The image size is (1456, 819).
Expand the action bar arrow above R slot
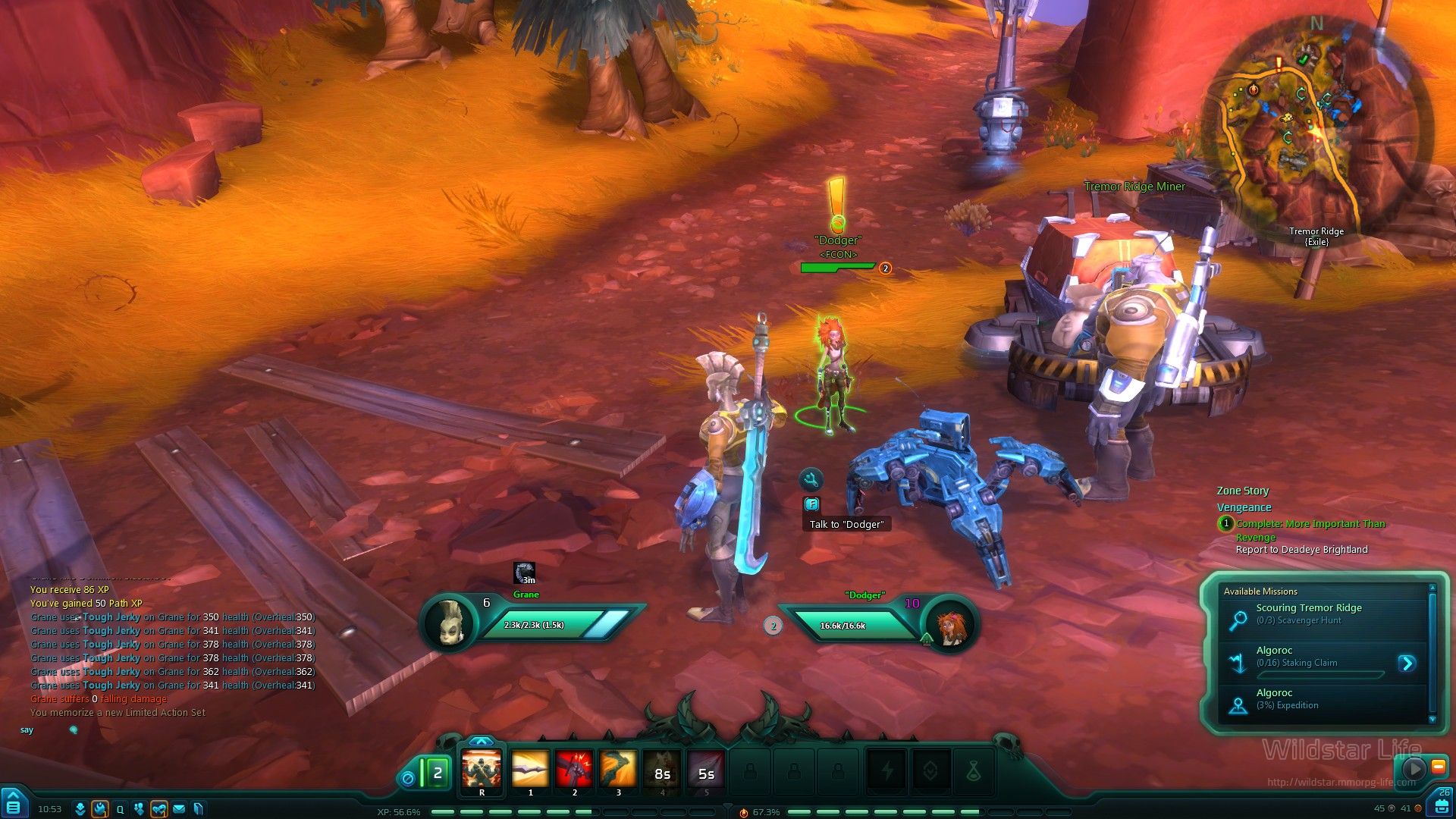482,741
